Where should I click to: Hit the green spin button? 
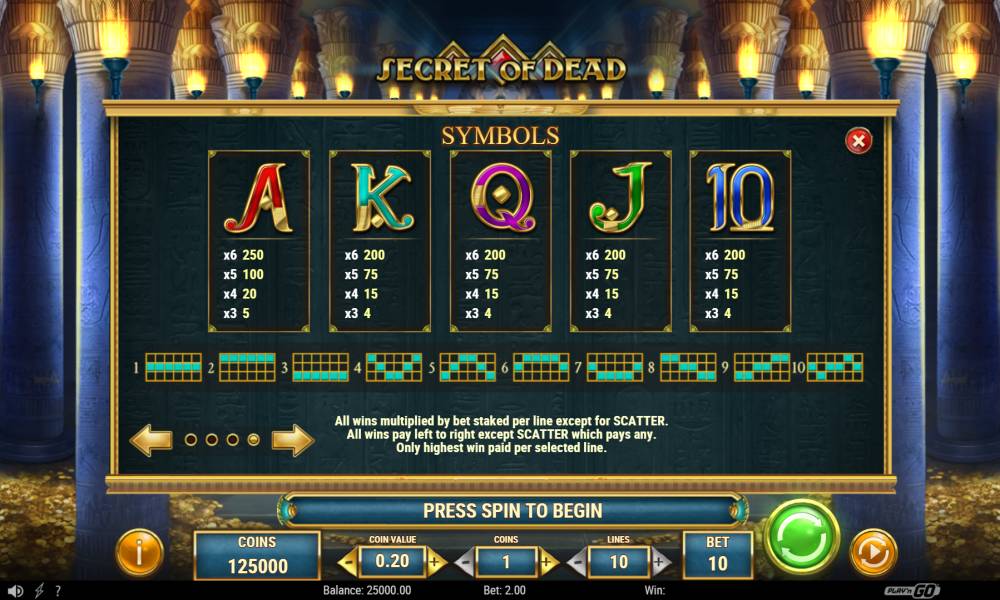[801, 537]
